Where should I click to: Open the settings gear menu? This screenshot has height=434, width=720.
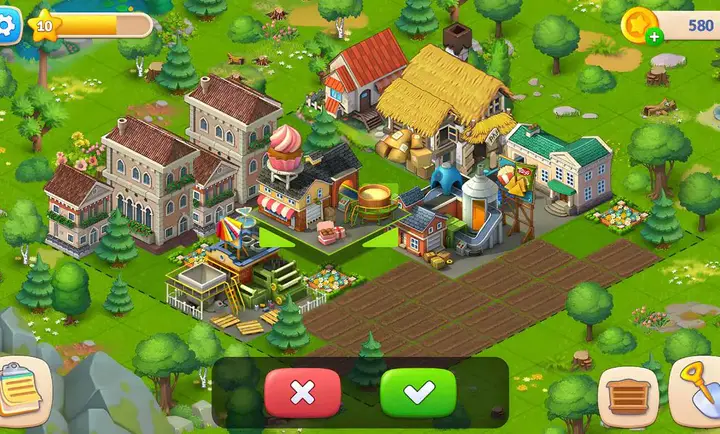click(8, 26)
